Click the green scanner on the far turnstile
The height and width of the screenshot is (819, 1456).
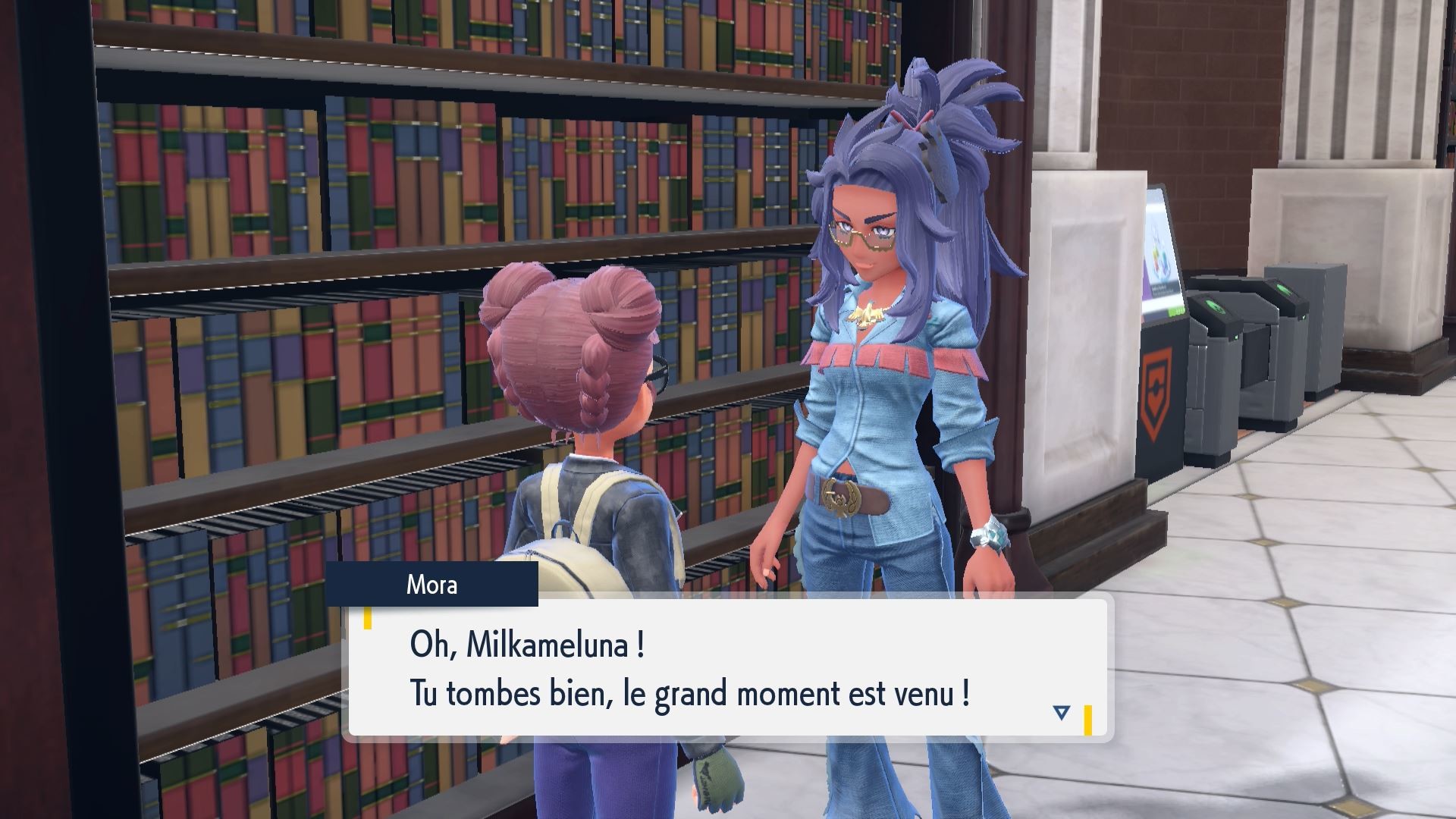point(1285,288)
